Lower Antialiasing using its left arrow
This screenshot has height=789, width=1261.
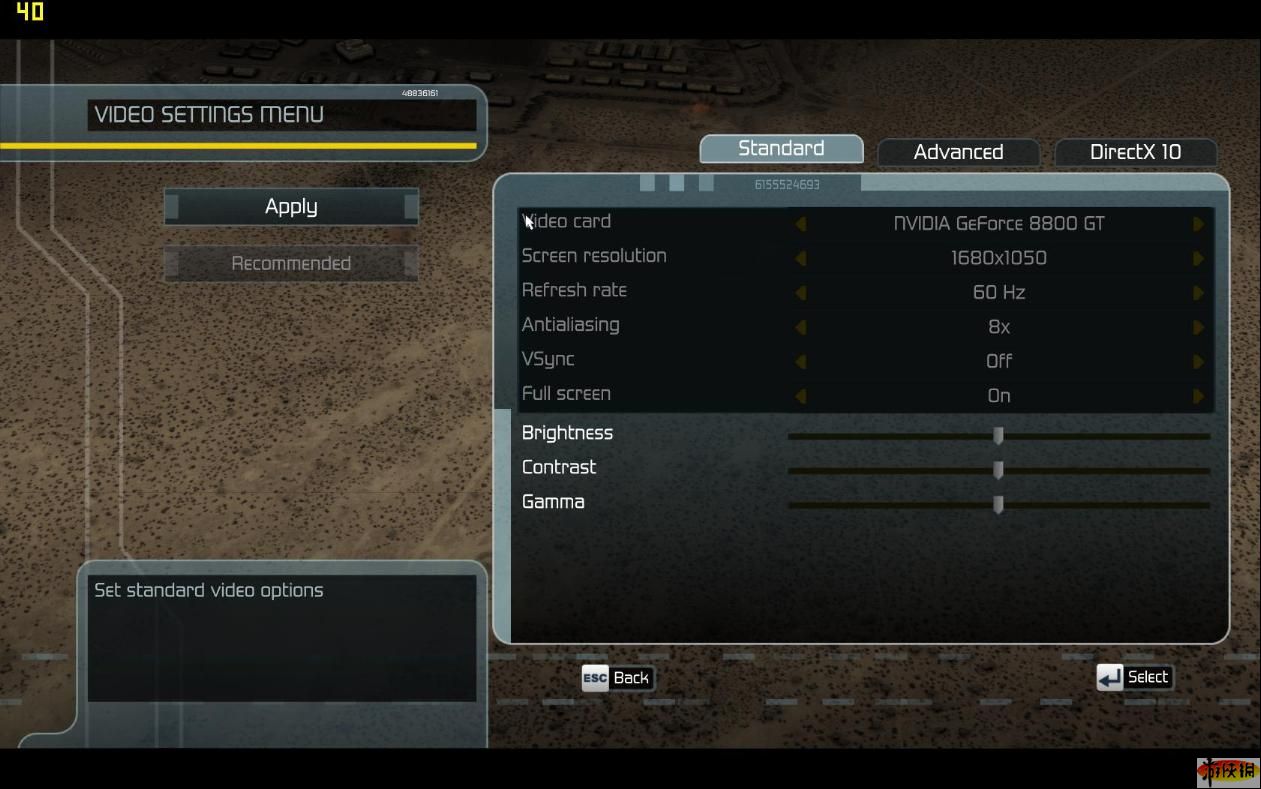pyautogui.click(x=800, y=327)
